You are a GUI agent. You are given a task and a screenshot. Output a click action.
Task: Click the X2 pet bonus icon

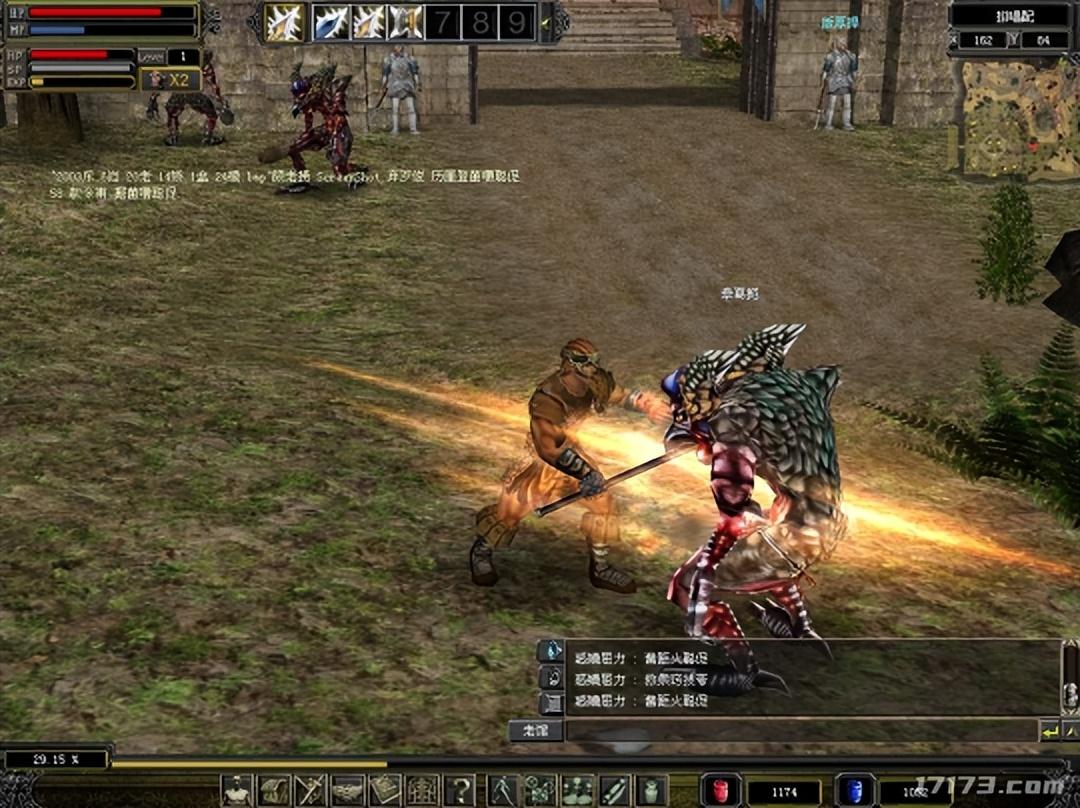coord(169,80)
